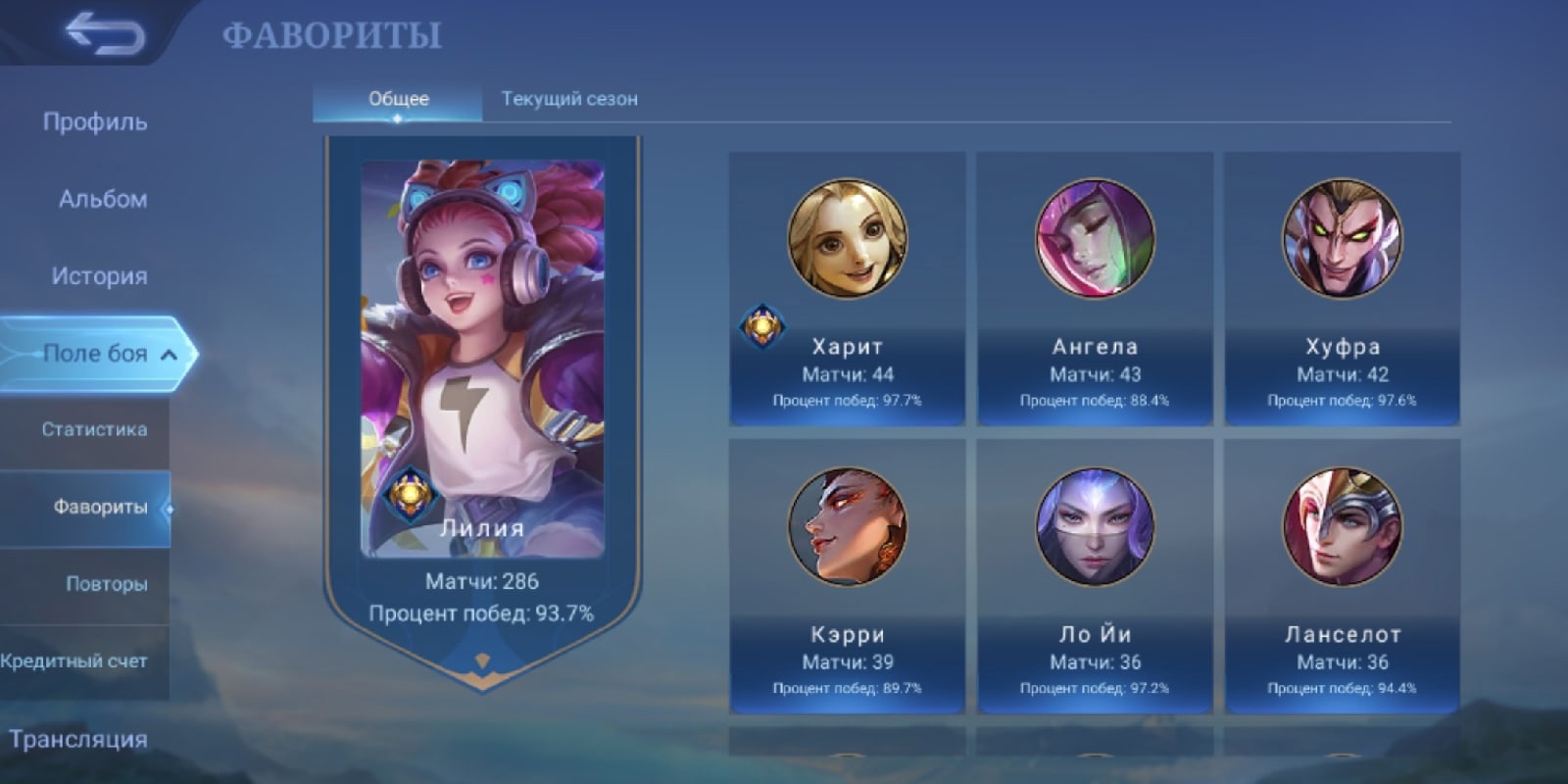Viewport: 1568px width, 784px height.
Task: Open the Повторы submenu
Action: click(x=106, y=584)
